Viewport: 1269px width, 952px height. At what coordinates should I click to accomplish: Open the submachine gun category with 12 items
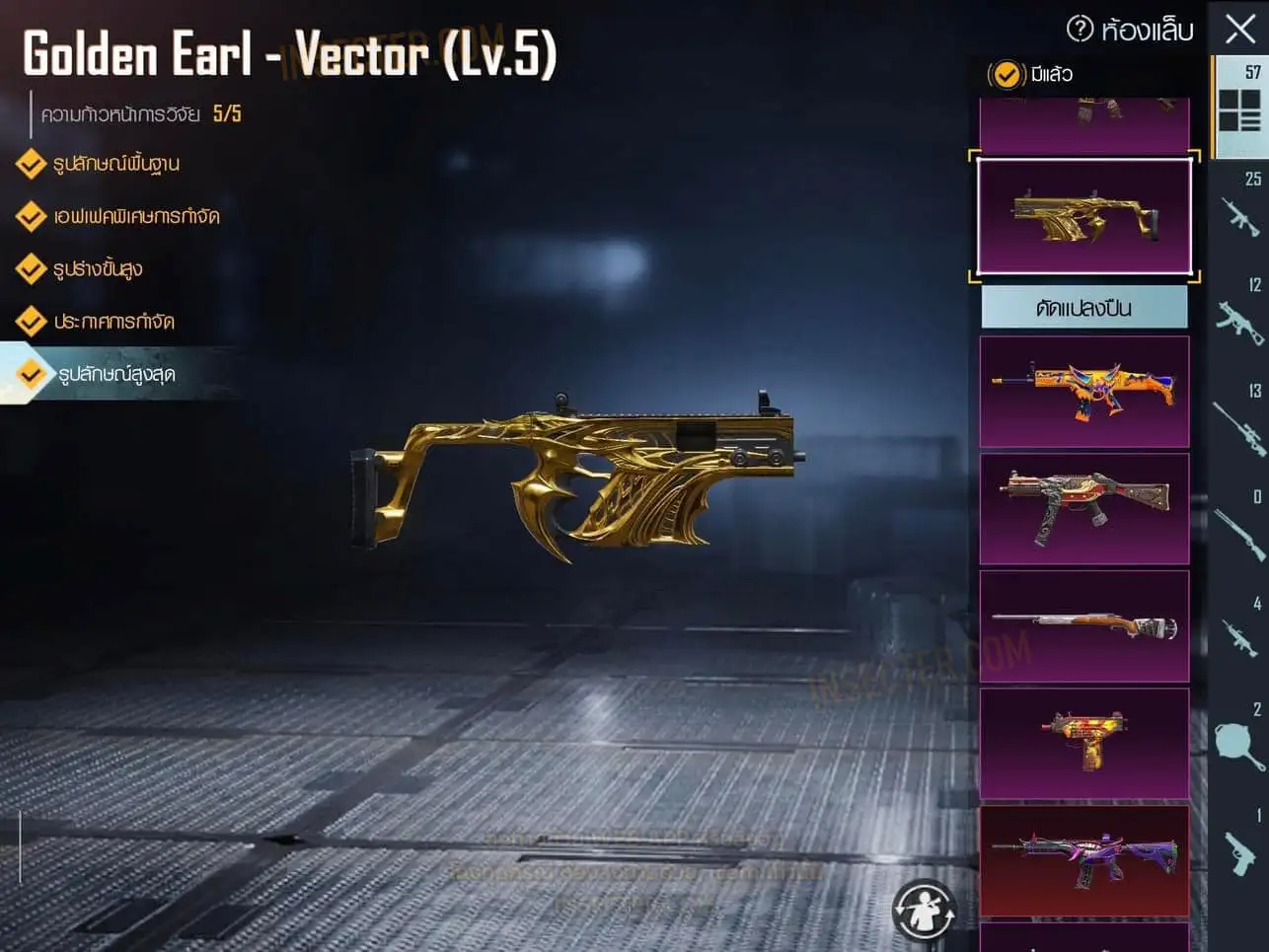(1239, 316)
